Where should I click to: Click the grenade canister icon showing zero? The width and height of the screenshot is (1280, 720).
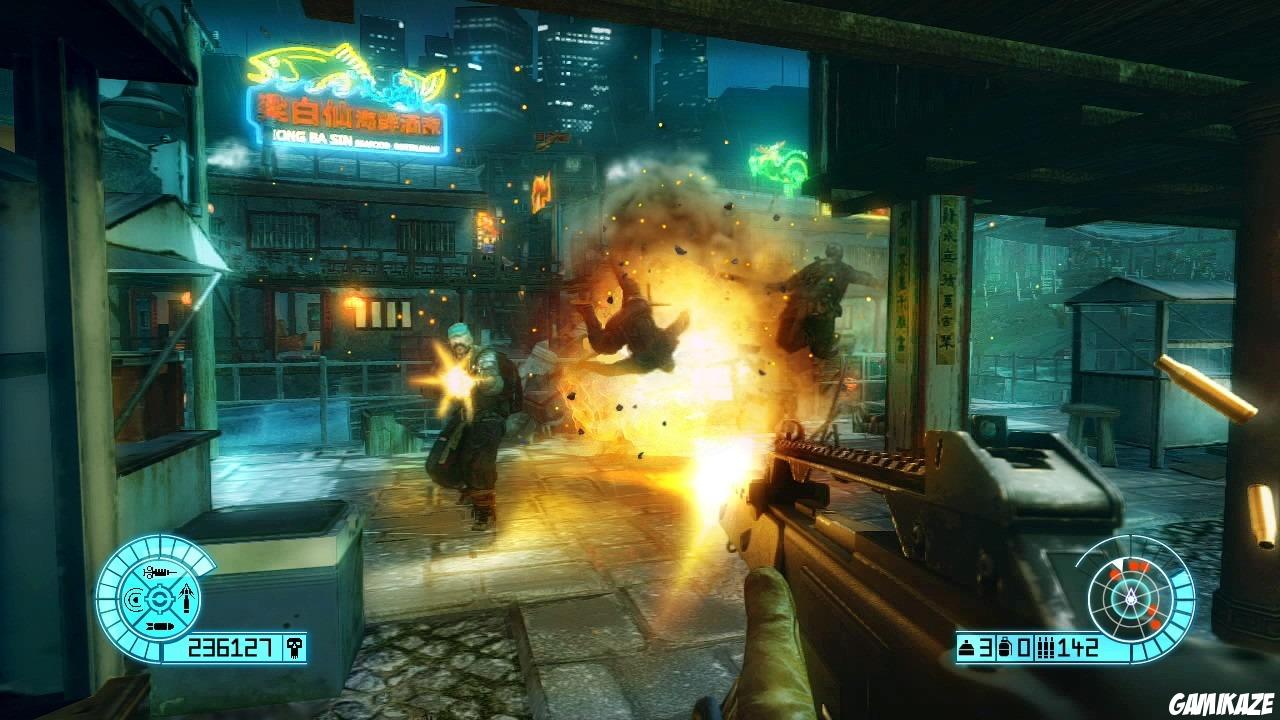[x=1004, y=648]
